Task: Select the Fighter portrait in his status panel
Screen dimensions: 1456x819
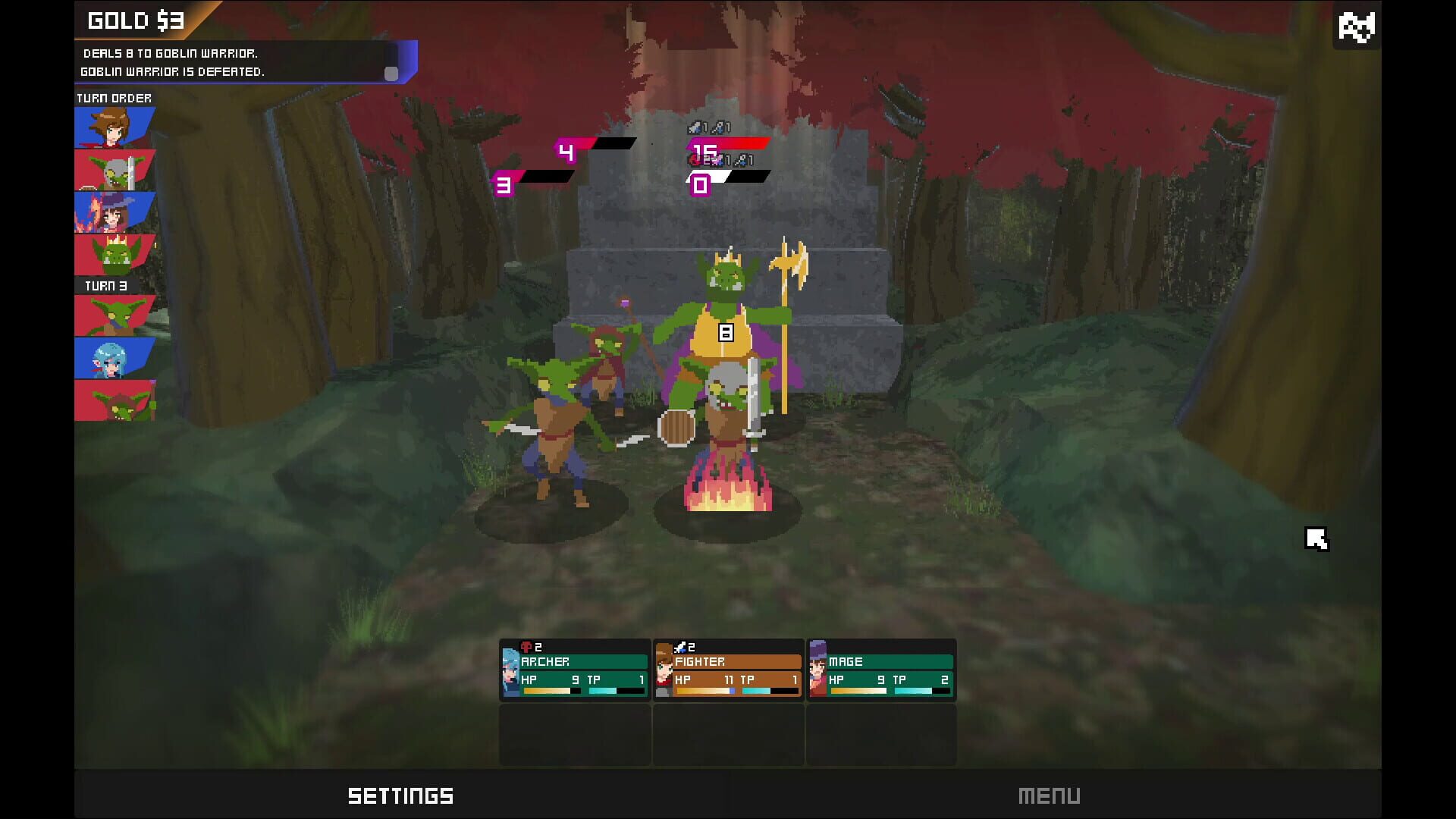Action: [x=664, y=672]
